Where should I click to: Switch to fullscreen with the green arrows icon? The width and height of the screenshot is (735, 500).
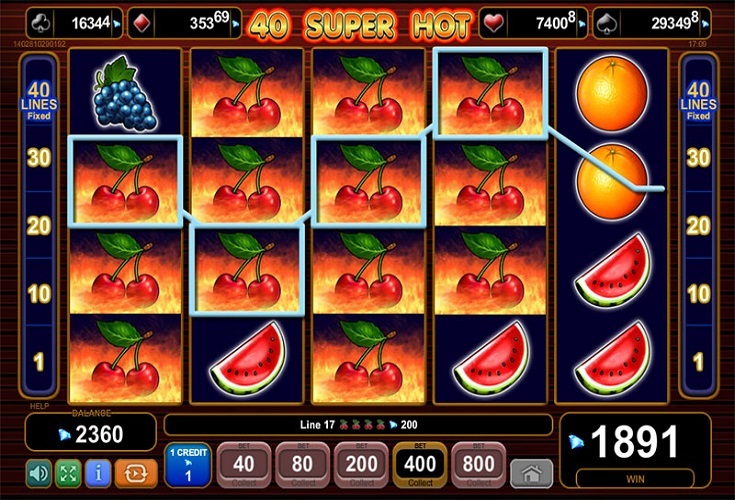pos(70,472)
